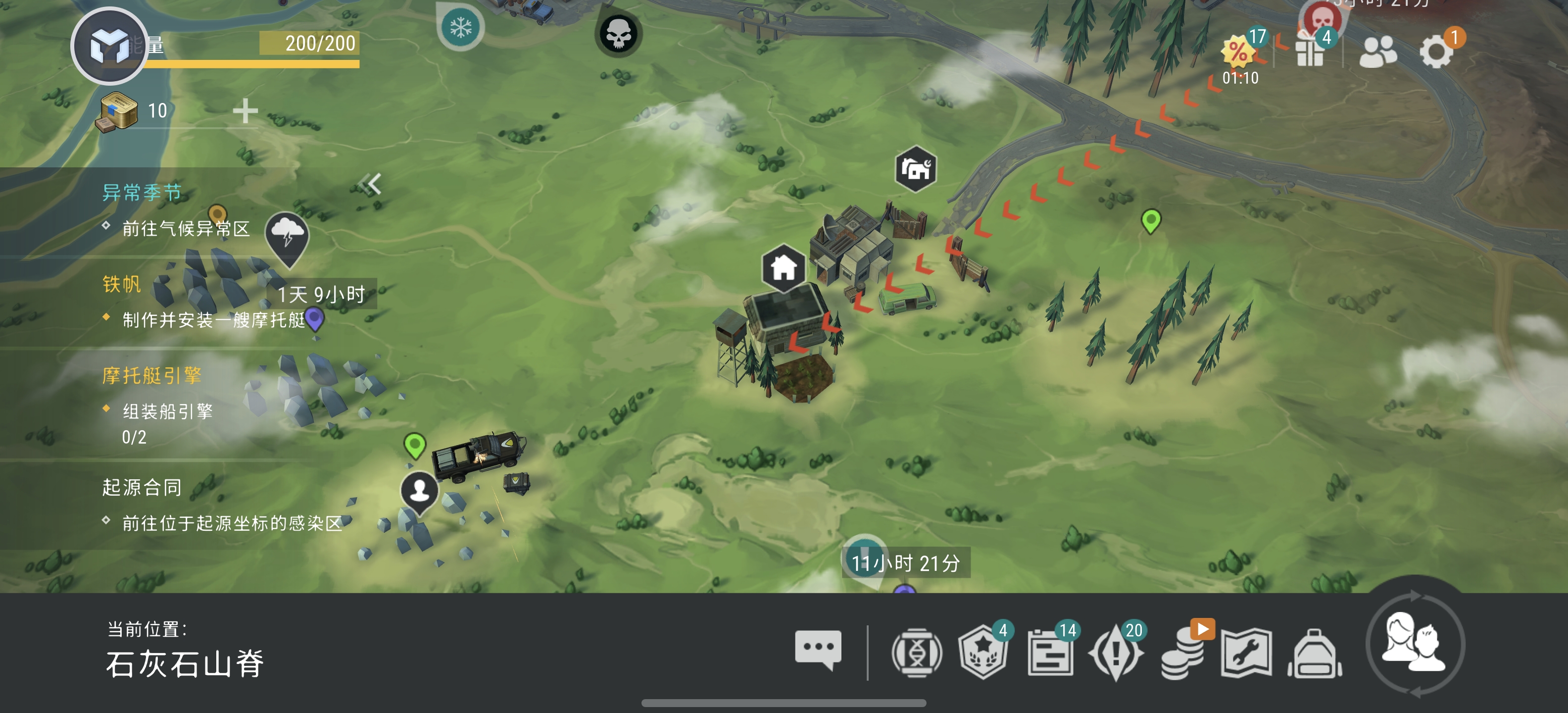Open the backpack inventory
This screenshot has width=1568, height=713.
1315,654
